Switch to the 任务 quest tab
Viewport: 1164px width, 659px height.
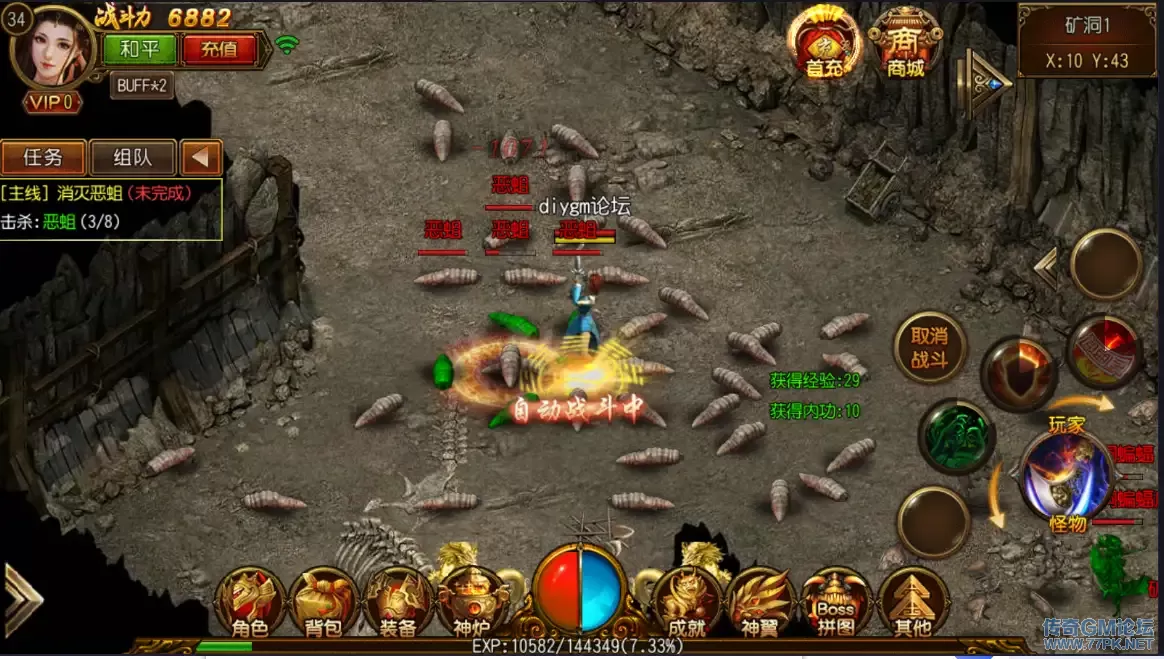[x=43, y=157]
